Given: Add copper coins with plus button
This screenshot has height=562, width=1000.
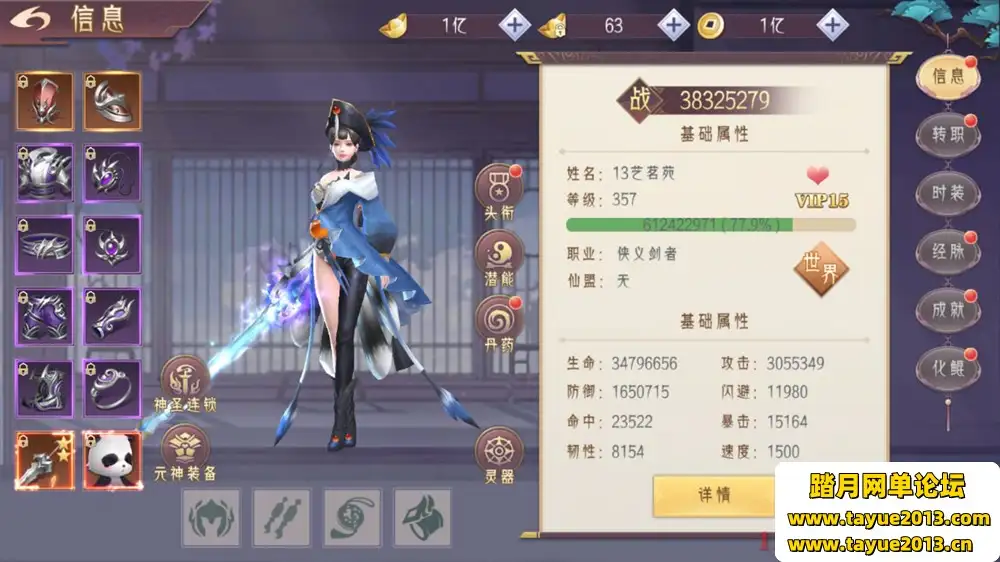Looking at the screenshot, I should (x=831, y=25).
